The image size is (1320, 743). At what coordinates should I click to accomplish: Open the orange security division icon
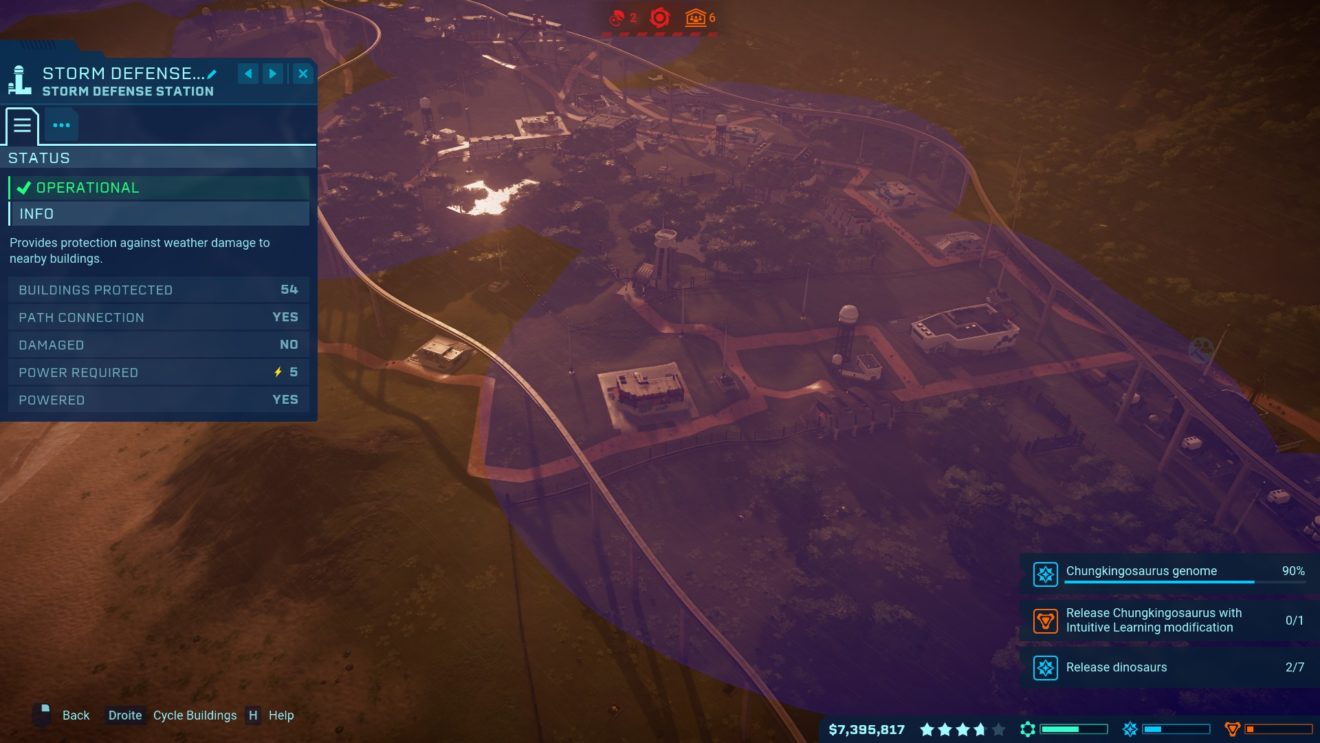coord(1232,730)
